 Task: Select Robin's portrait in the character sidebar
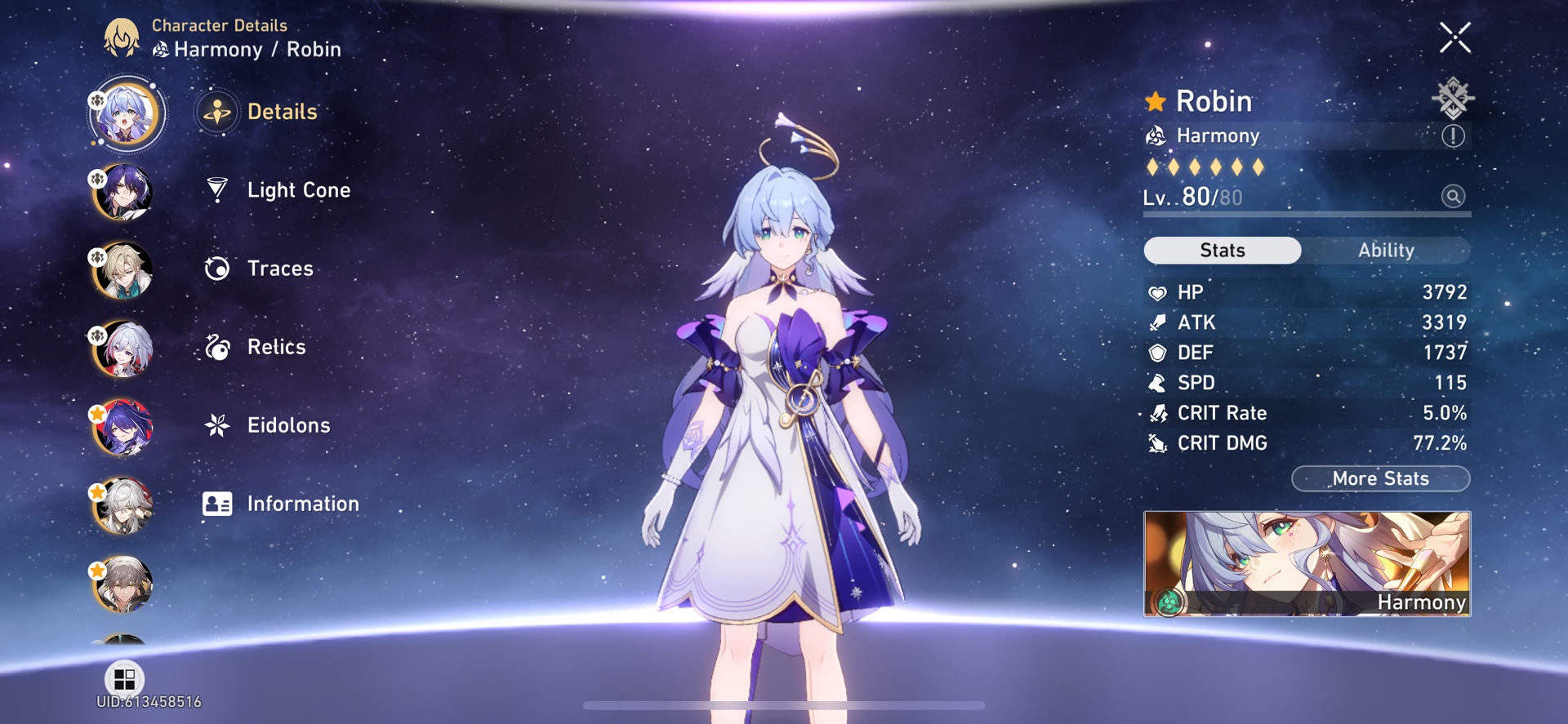124,113
